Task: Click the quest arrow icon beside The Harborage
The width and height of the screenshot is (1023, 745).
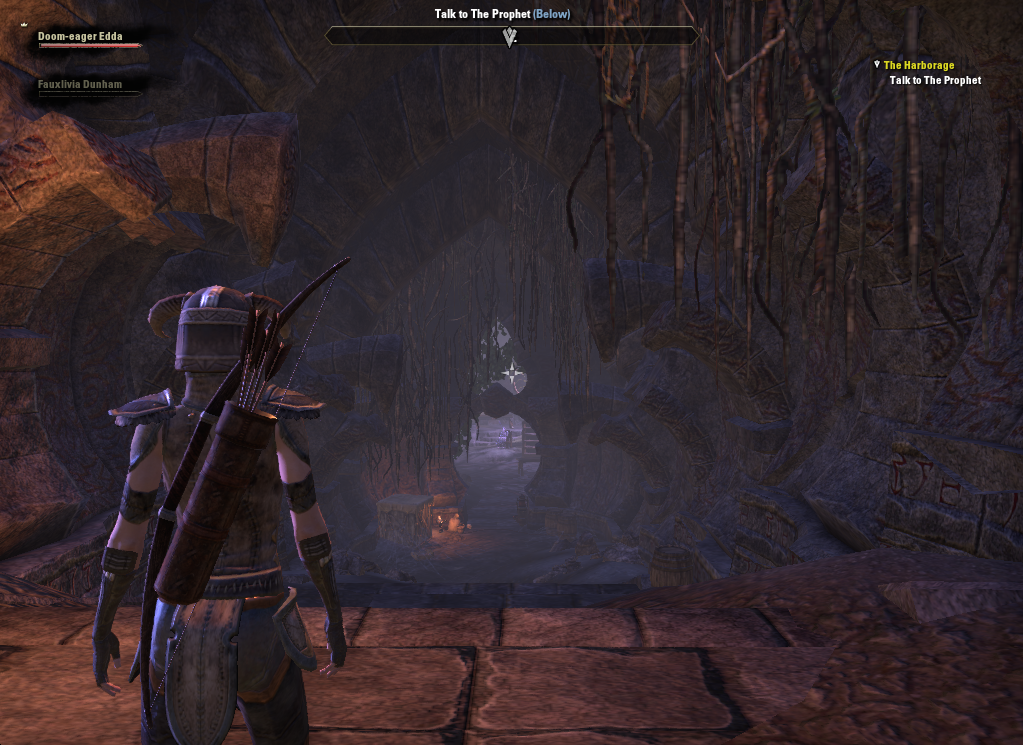Action: tap(877, 64)
